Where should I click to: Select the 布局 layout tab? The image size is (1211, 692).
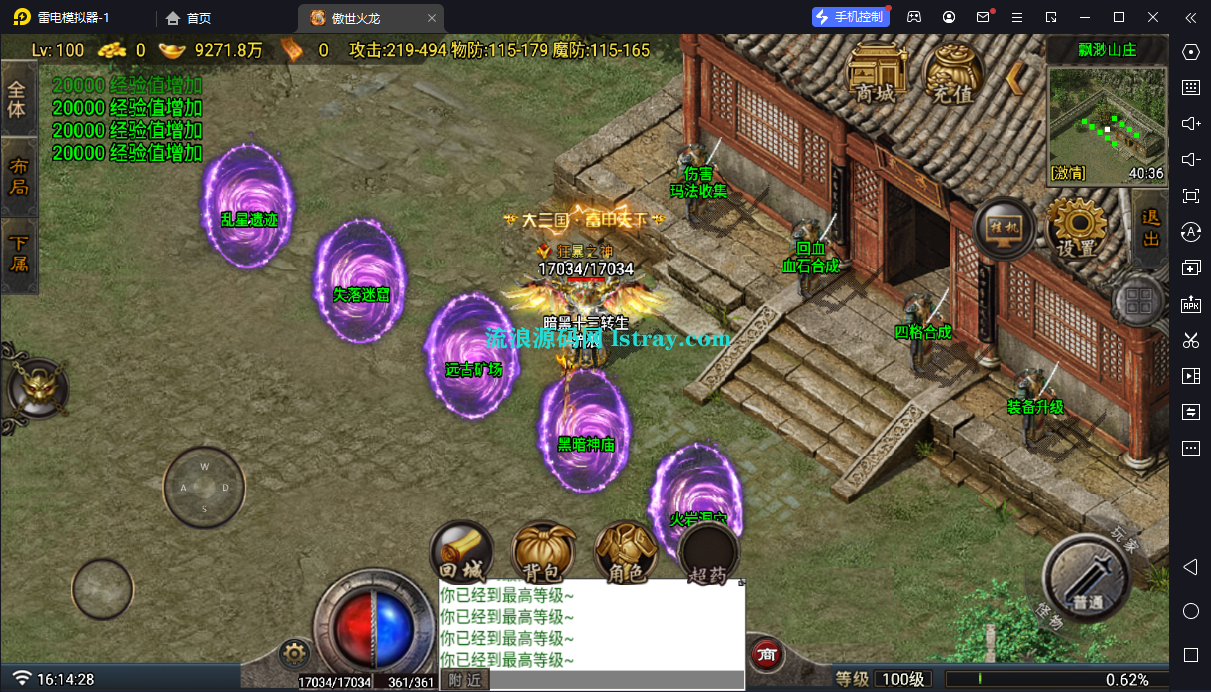(x=17, y=176)
